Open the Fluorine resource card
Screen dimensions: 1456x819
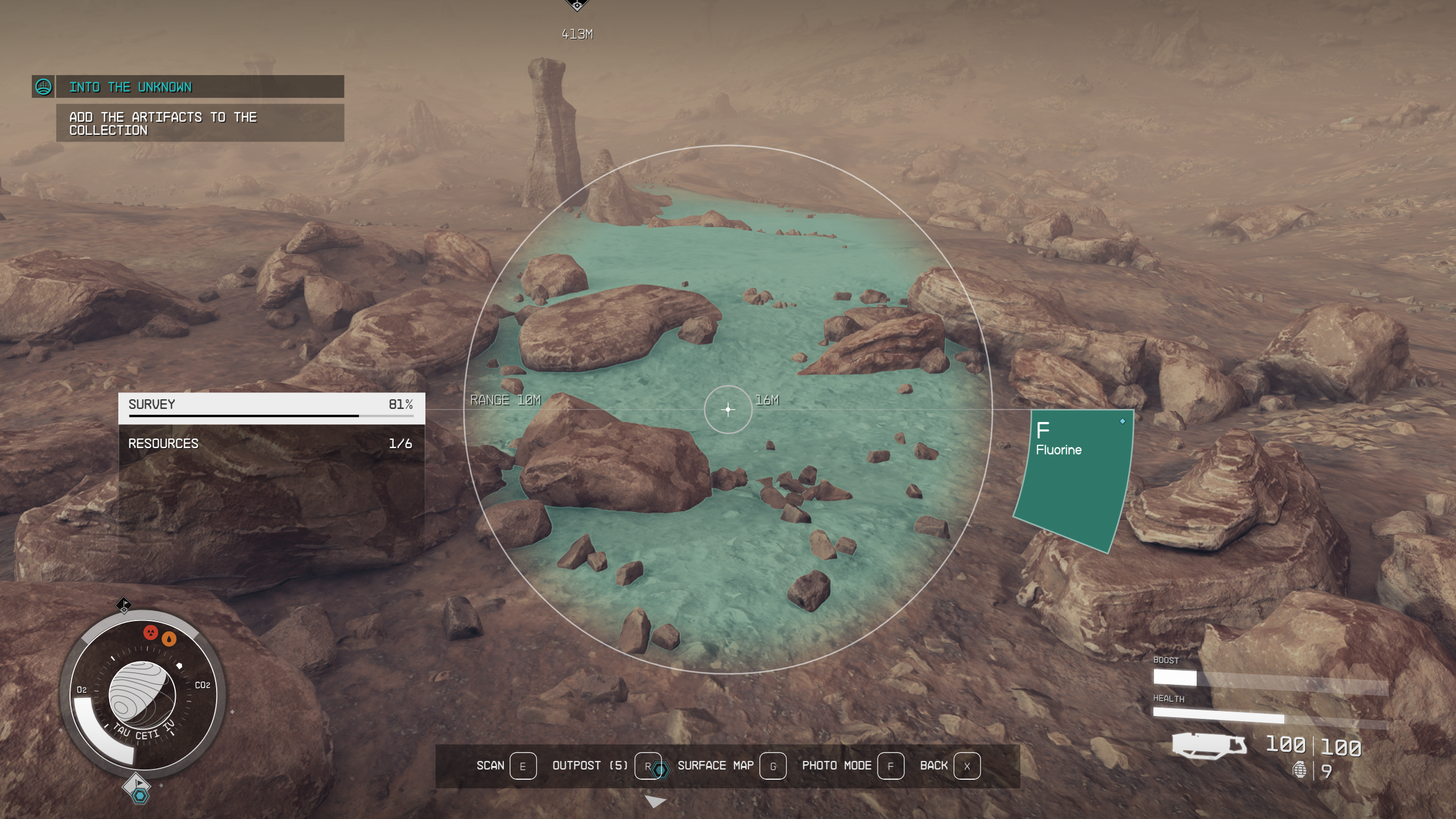pos(1073,478)
